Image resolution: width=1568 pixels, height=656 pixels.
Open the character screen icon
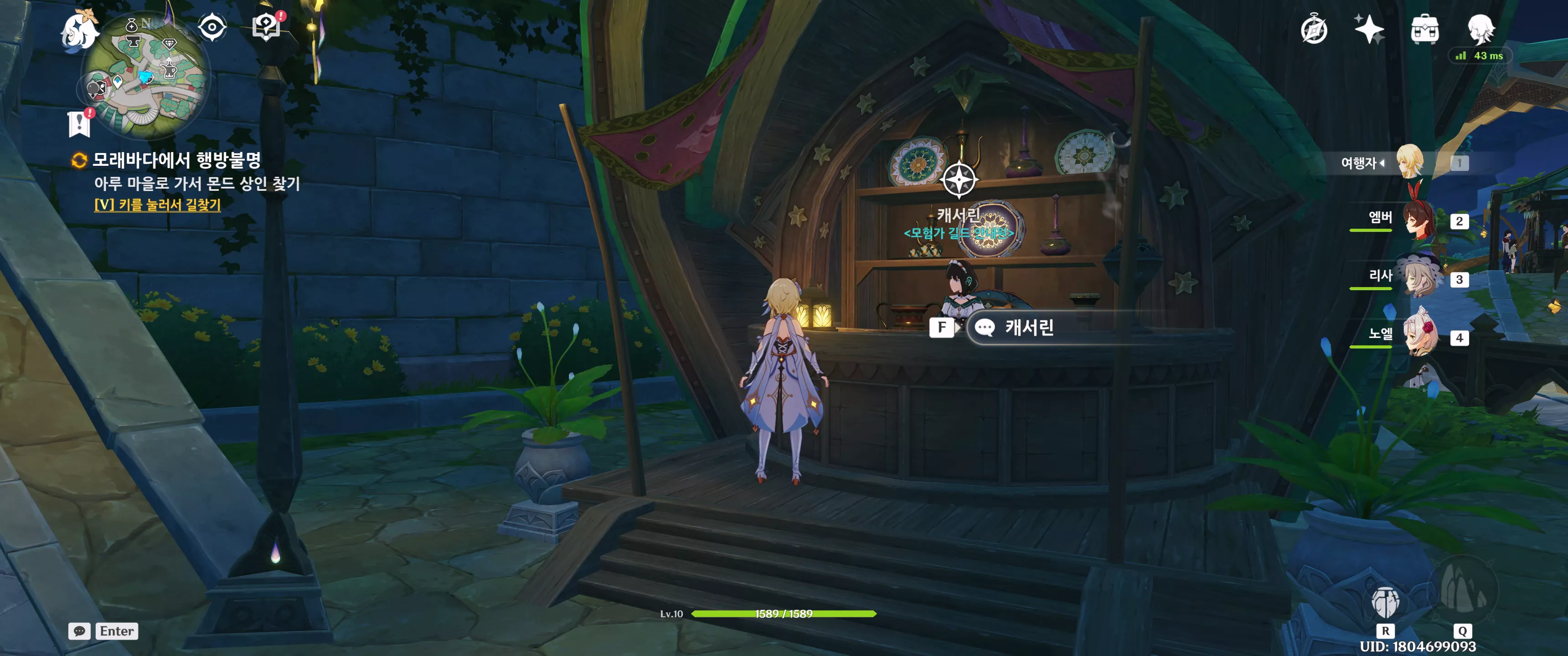pyautogui.click(x=1480, y=29)
